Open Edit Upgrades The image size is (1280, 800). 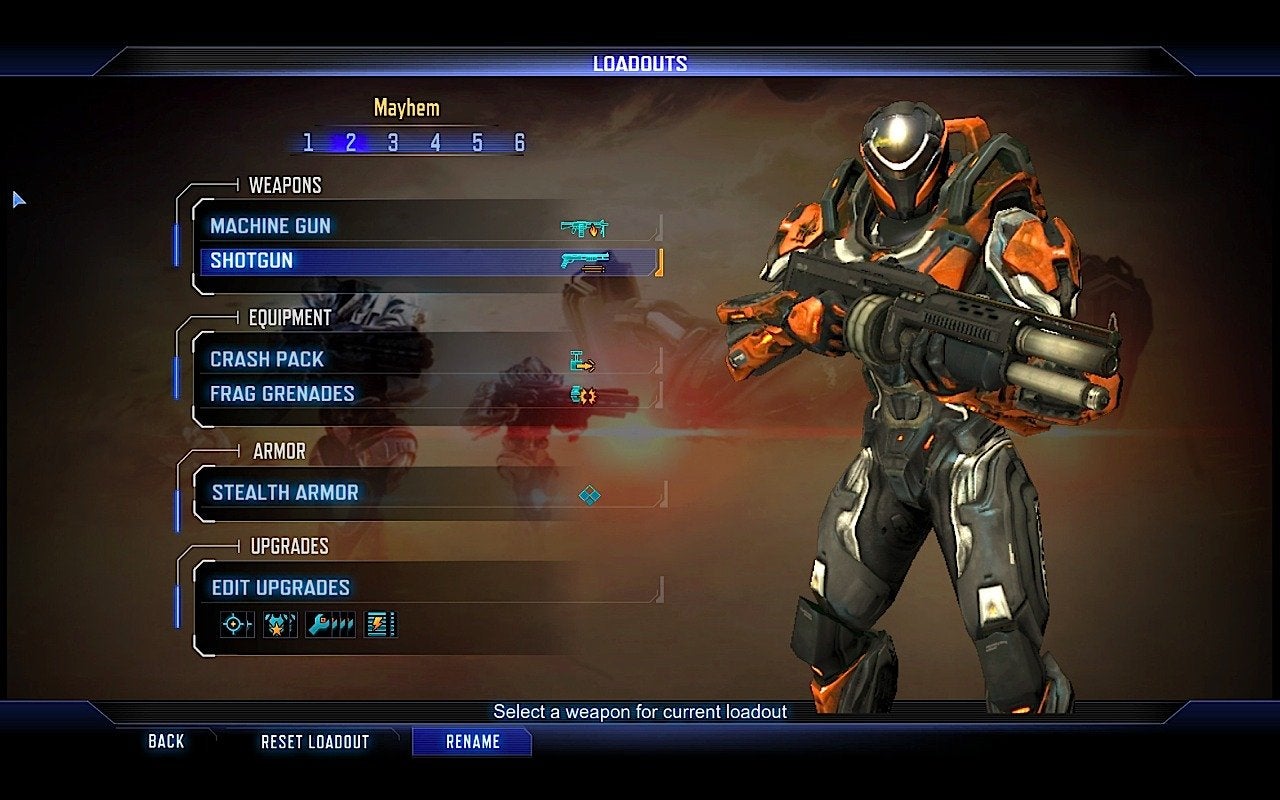[x=430, y=587]
